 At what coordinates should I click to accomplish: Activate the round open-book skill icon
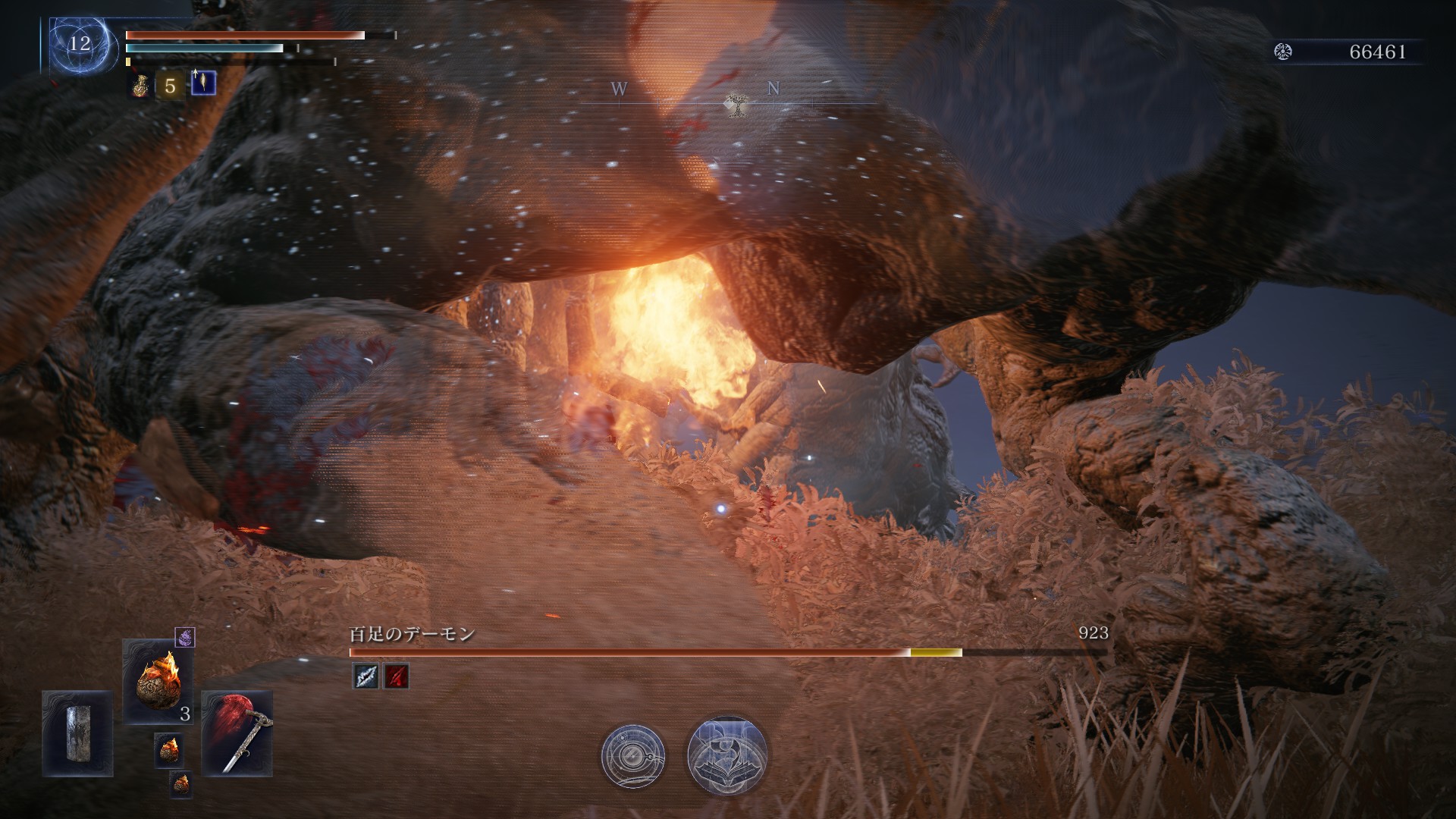click(726, 755)
